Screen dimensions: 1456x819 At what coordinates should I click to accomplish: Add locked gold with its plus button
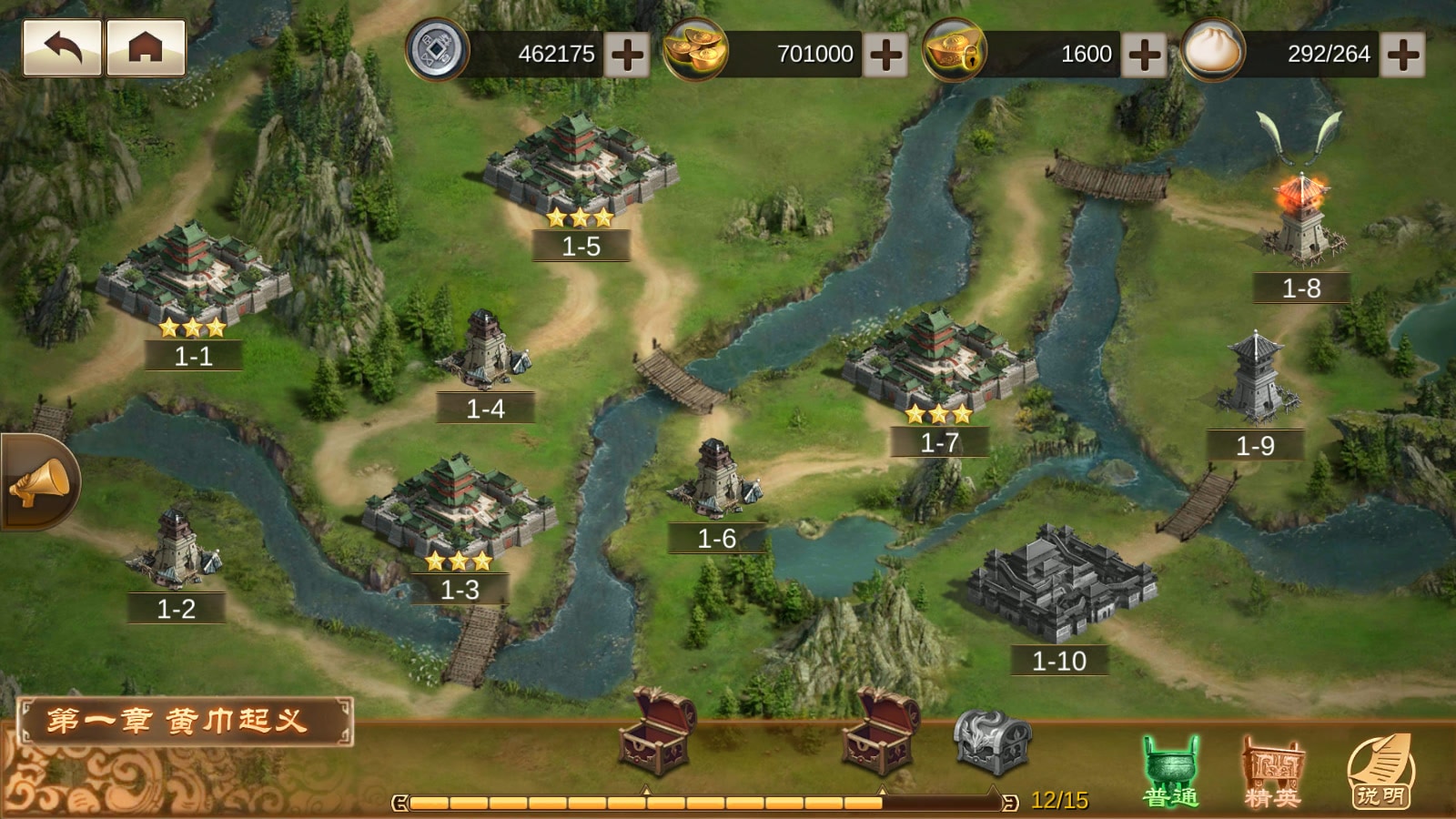[x=1144, y=54]
